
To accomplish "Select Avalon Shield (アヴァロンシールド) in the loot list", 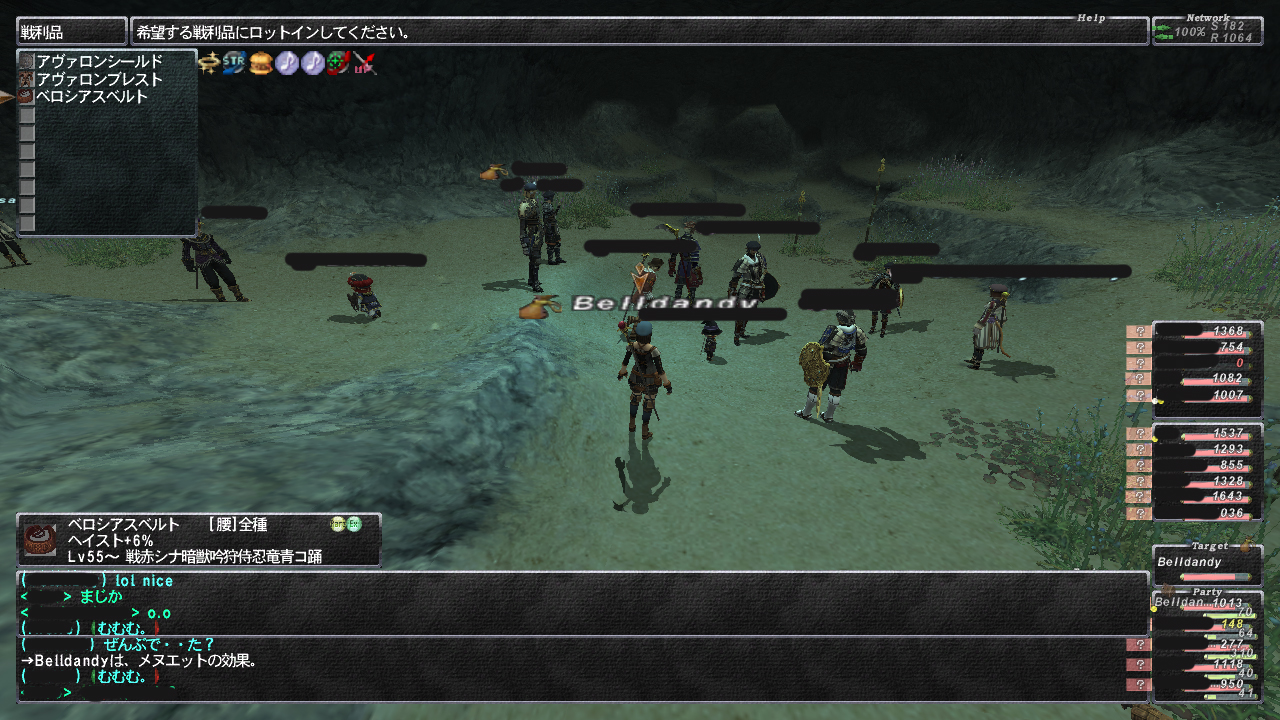I will coord(99,62).
